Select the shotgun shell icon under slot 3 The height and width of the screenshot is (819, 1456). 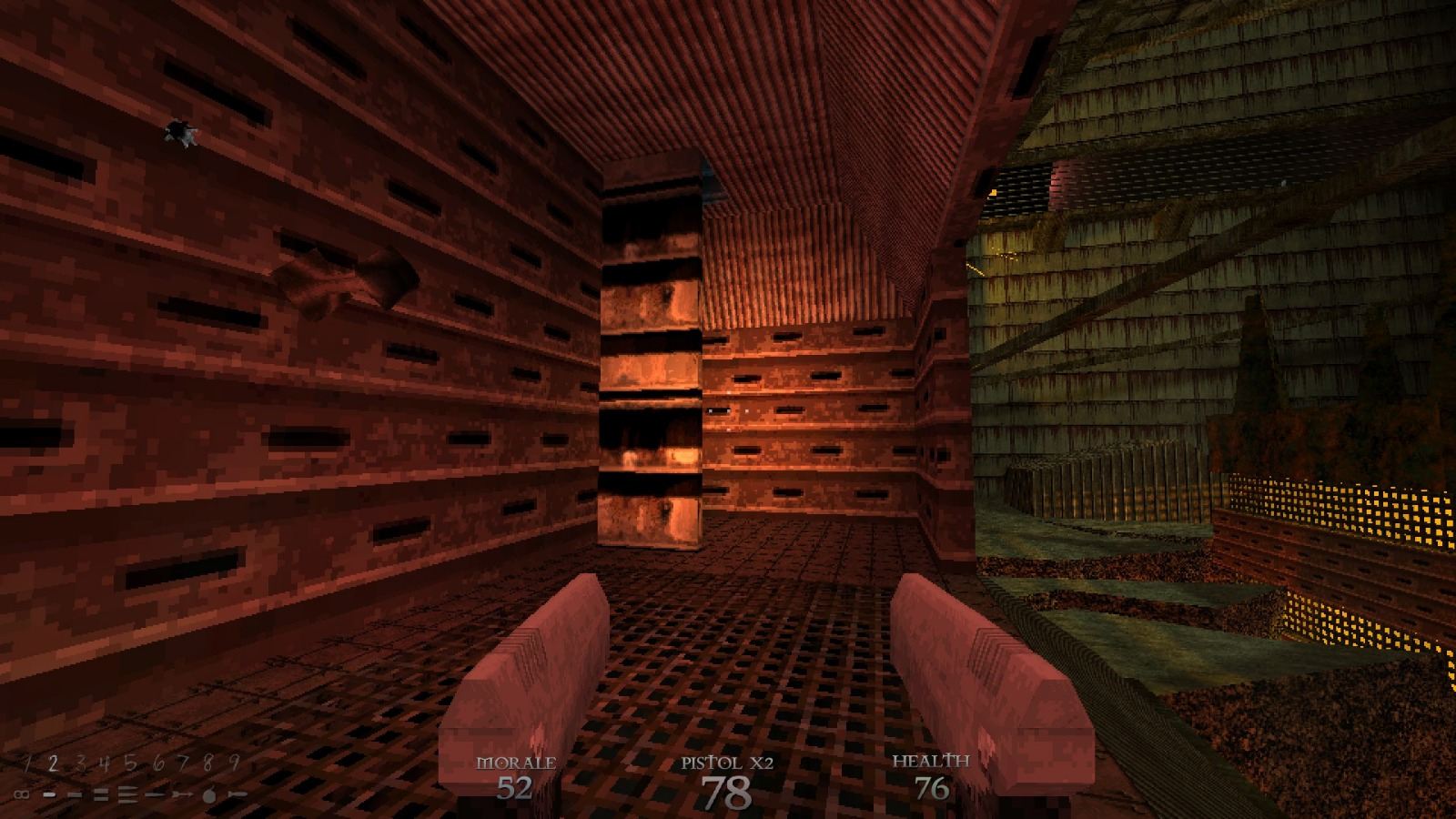(x=76, y=794)
